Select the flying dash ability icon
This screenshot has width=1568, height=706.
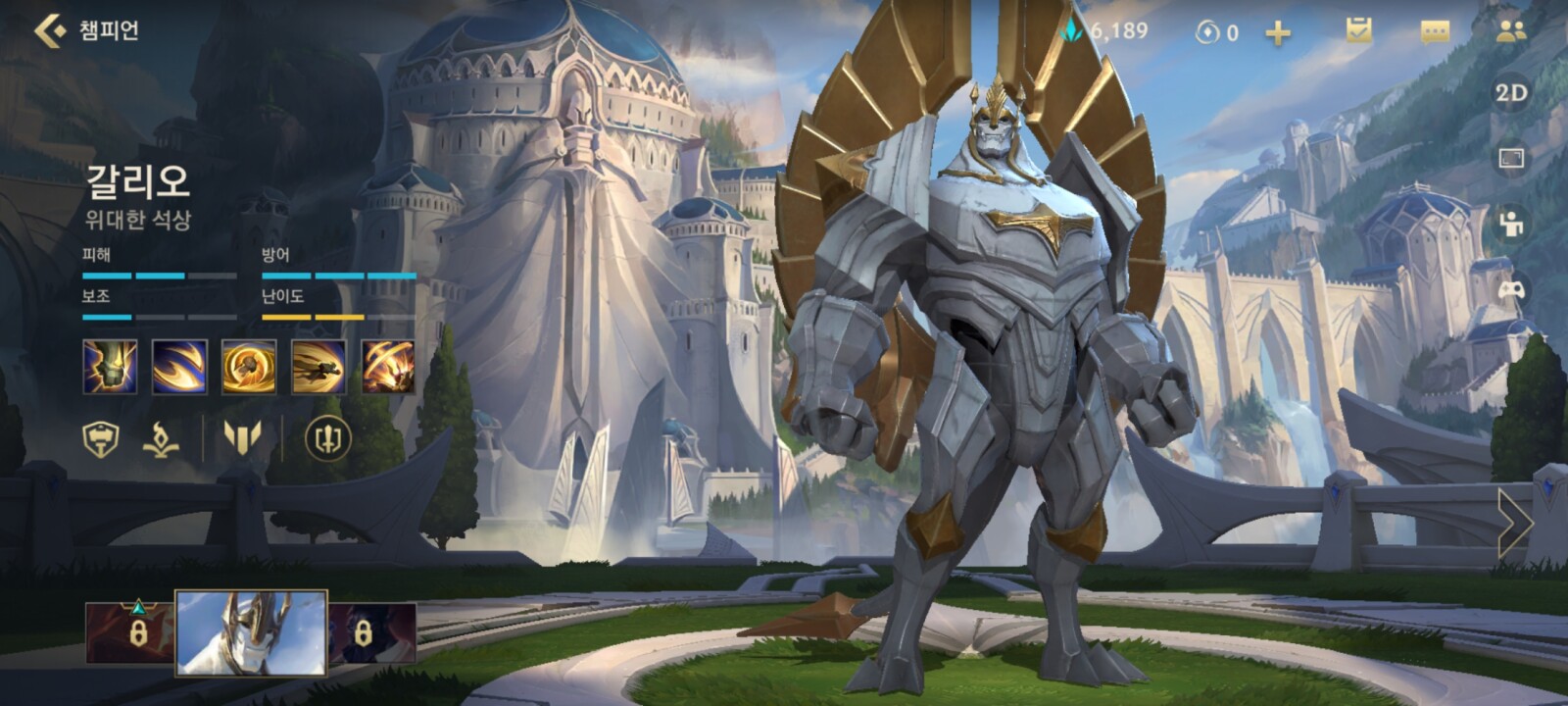[318, 367]
